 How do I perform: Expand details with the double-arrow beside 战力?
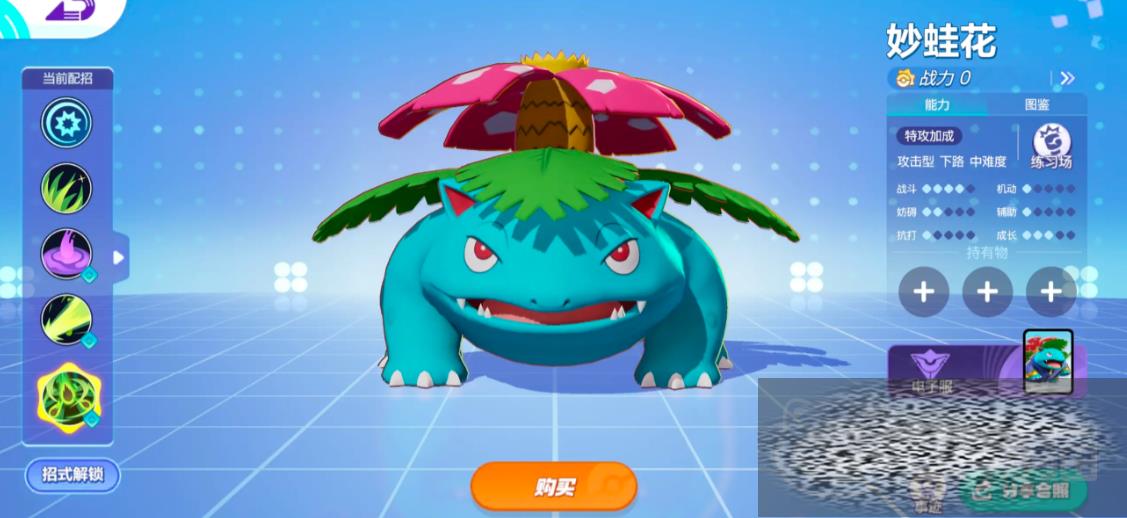point(1067,78)
